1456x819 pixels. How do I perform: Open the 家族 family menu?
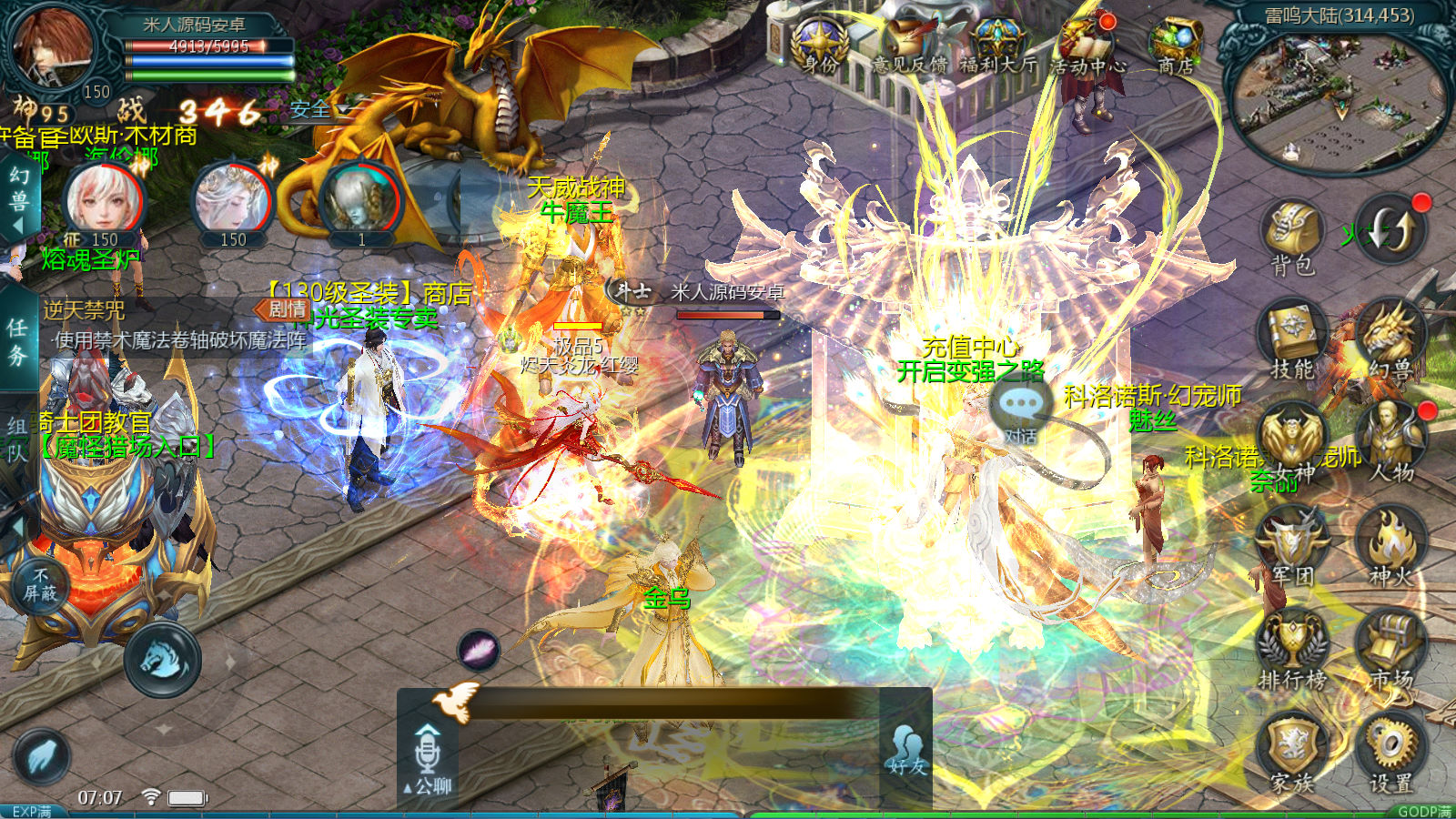click(x=1292, y=752)
